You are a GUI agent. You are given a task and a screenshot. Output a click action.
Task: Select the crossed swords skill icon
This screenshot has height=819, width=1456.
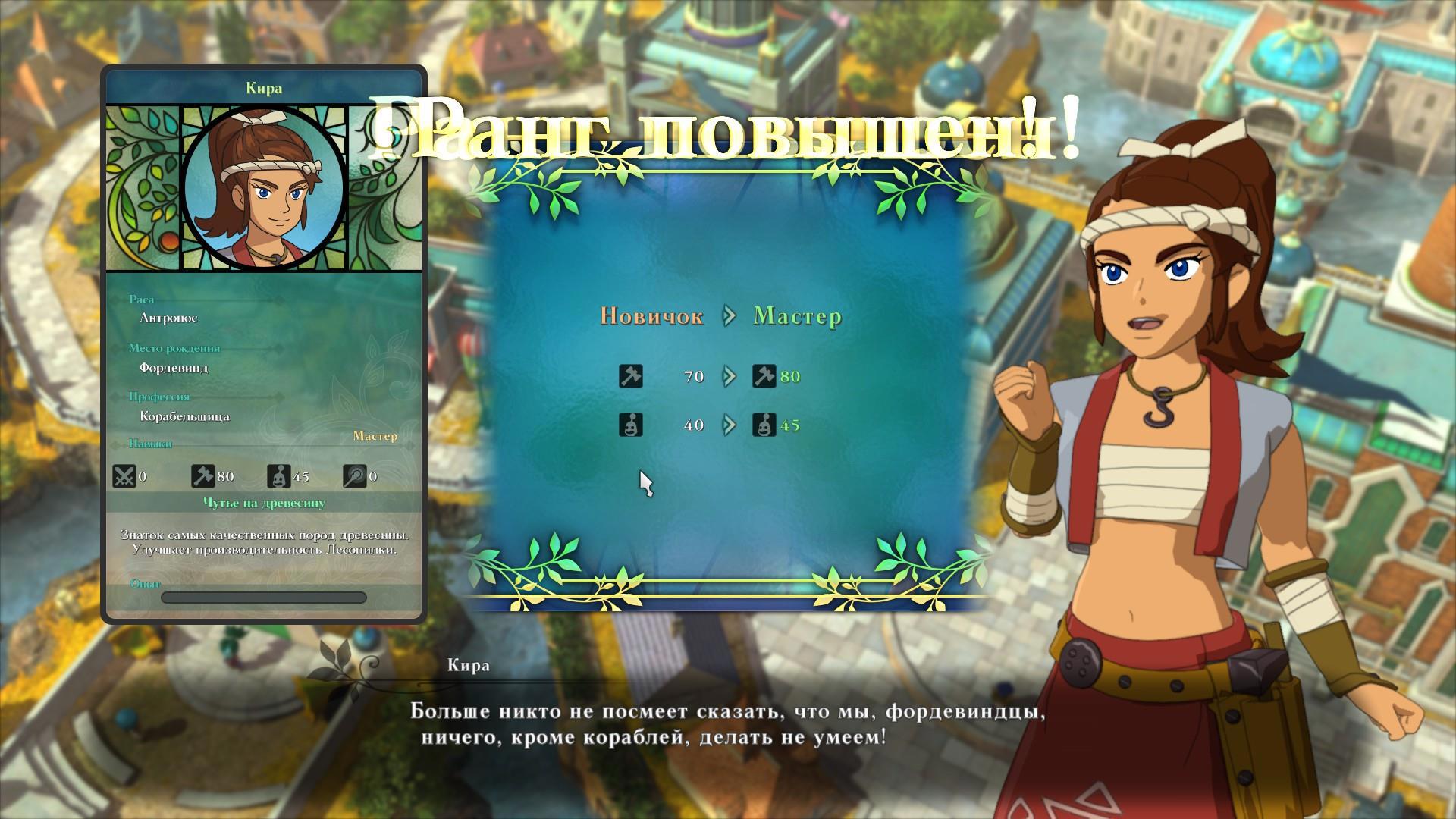(x=124, y=476)
